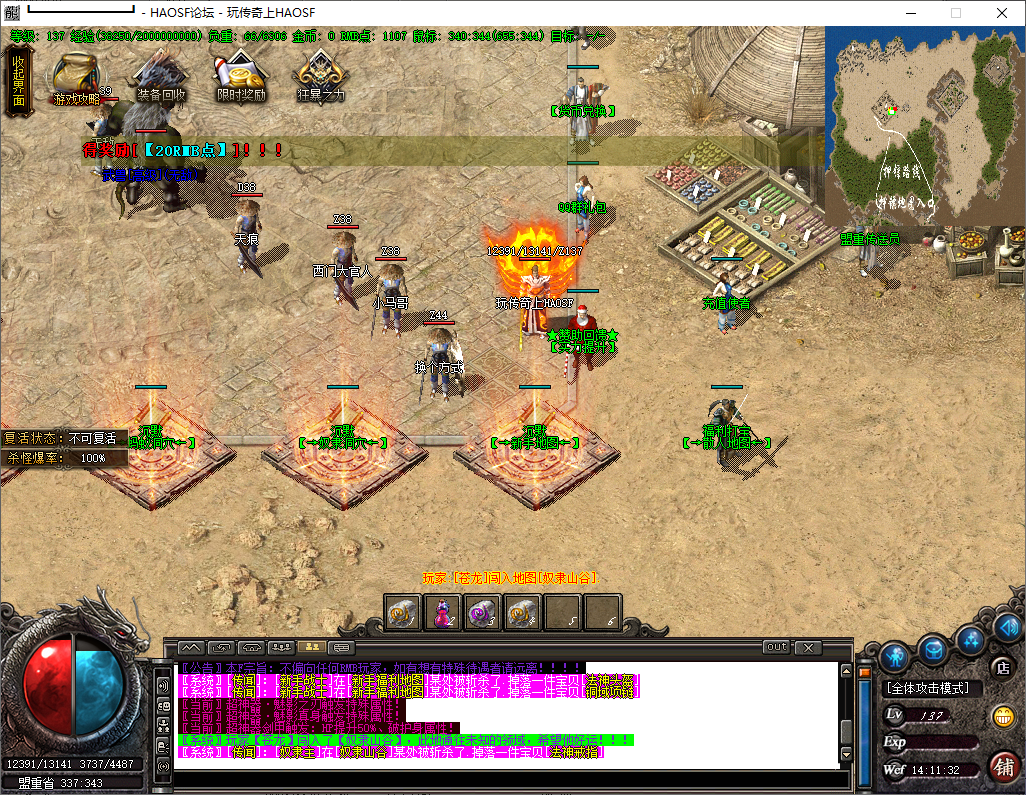The image size is (1026, 795).
Task: Open the 装备回收 equipment recycle icon
Action: point(160,78)
